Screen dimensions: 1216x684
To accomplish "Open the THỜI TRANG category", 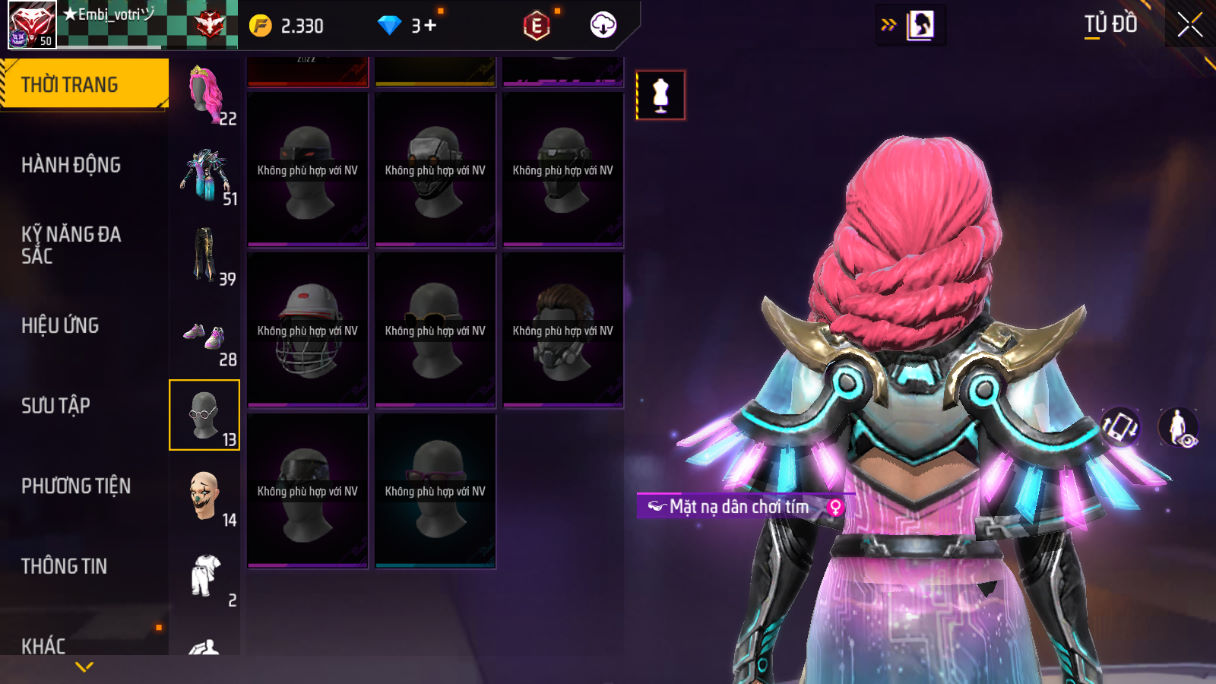I will (84, 84).
